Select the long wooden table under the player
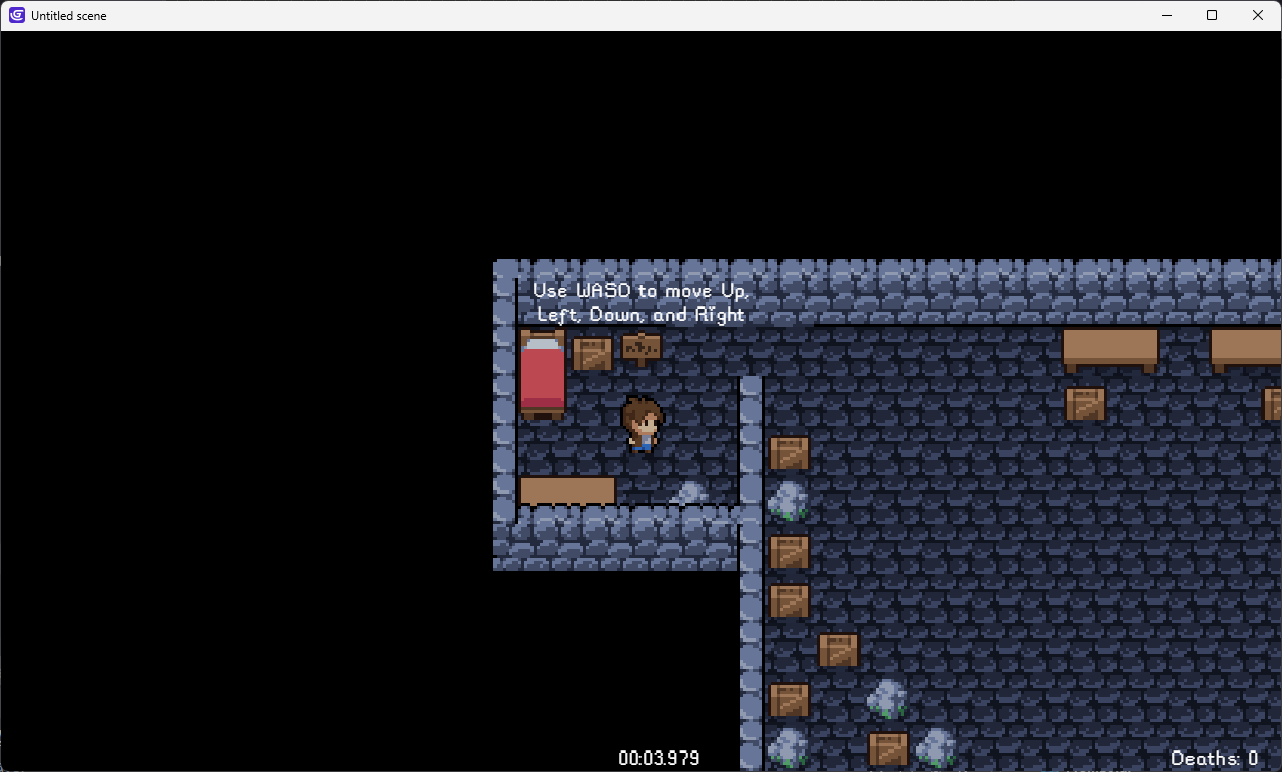 pyautogui.click(x=567, y=489)
